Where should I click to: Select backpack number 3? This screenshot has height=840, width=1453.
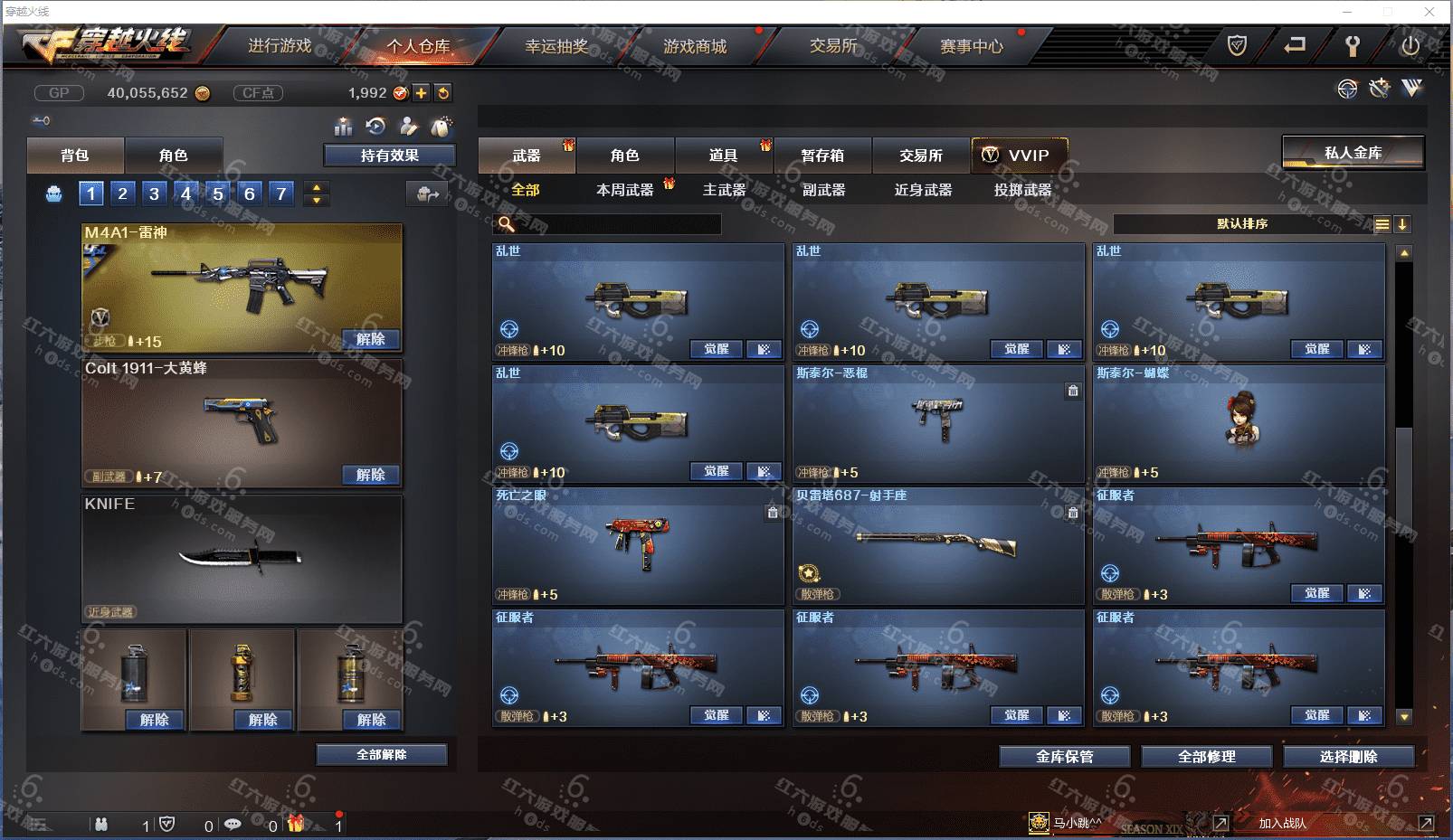[155, 193]
